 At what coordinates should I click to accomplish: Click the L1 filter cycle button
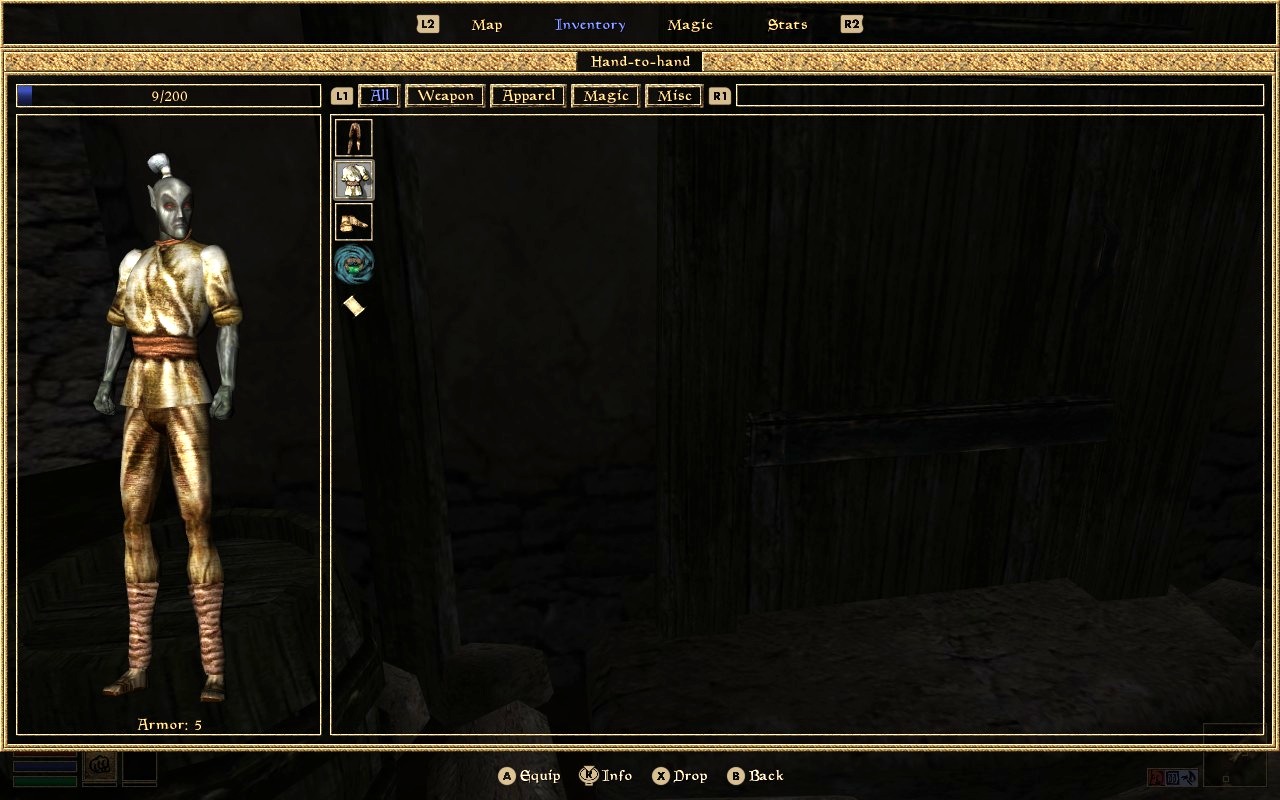tap(341, 95)
